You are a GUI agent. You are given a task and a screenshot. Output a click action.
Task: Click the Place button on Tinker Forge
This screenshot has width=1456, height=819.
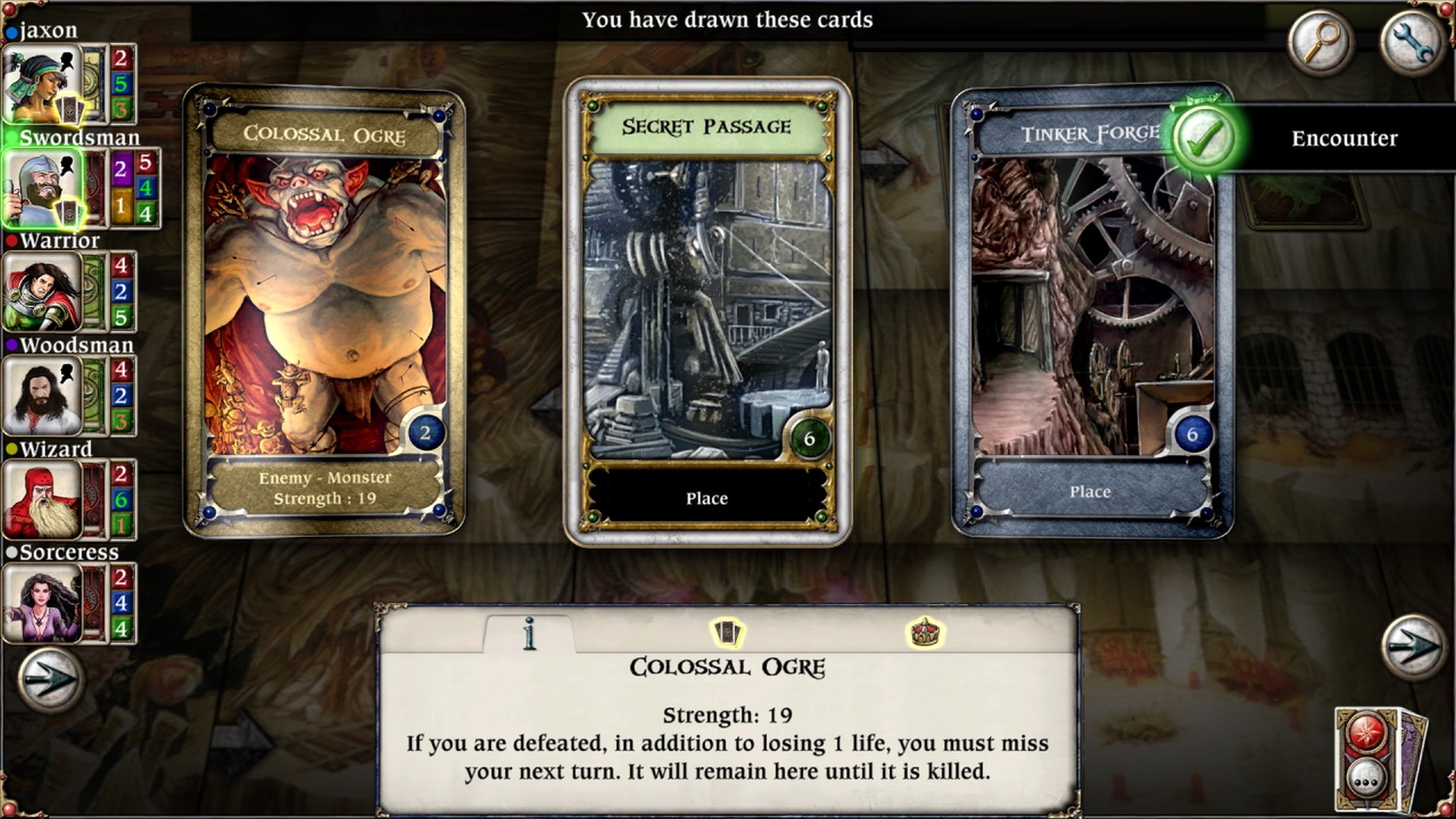(x=1090, y=491)
